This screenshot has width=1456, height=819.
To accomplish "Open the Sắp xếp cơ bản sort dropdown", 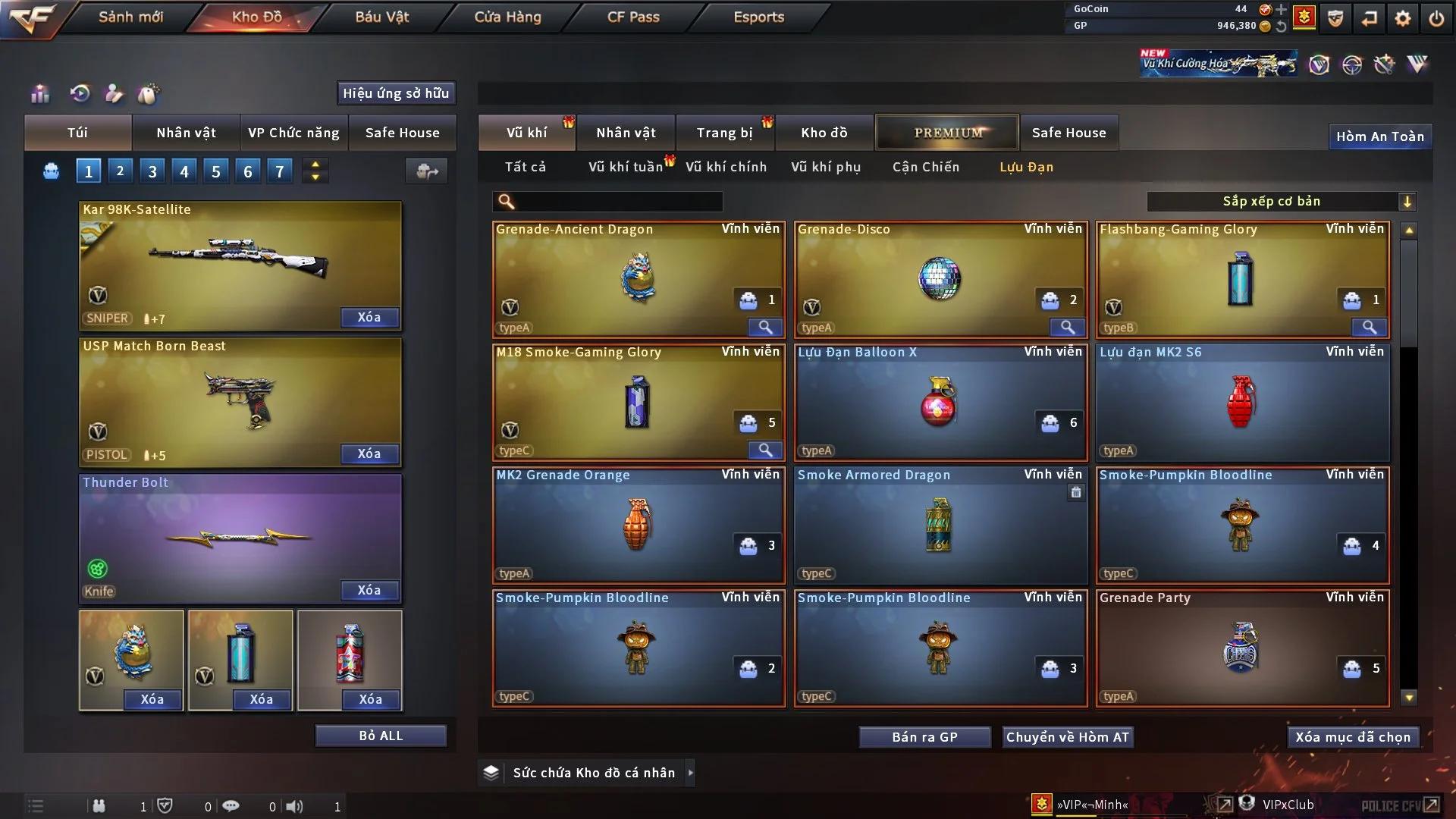I will click(1281, 202).
